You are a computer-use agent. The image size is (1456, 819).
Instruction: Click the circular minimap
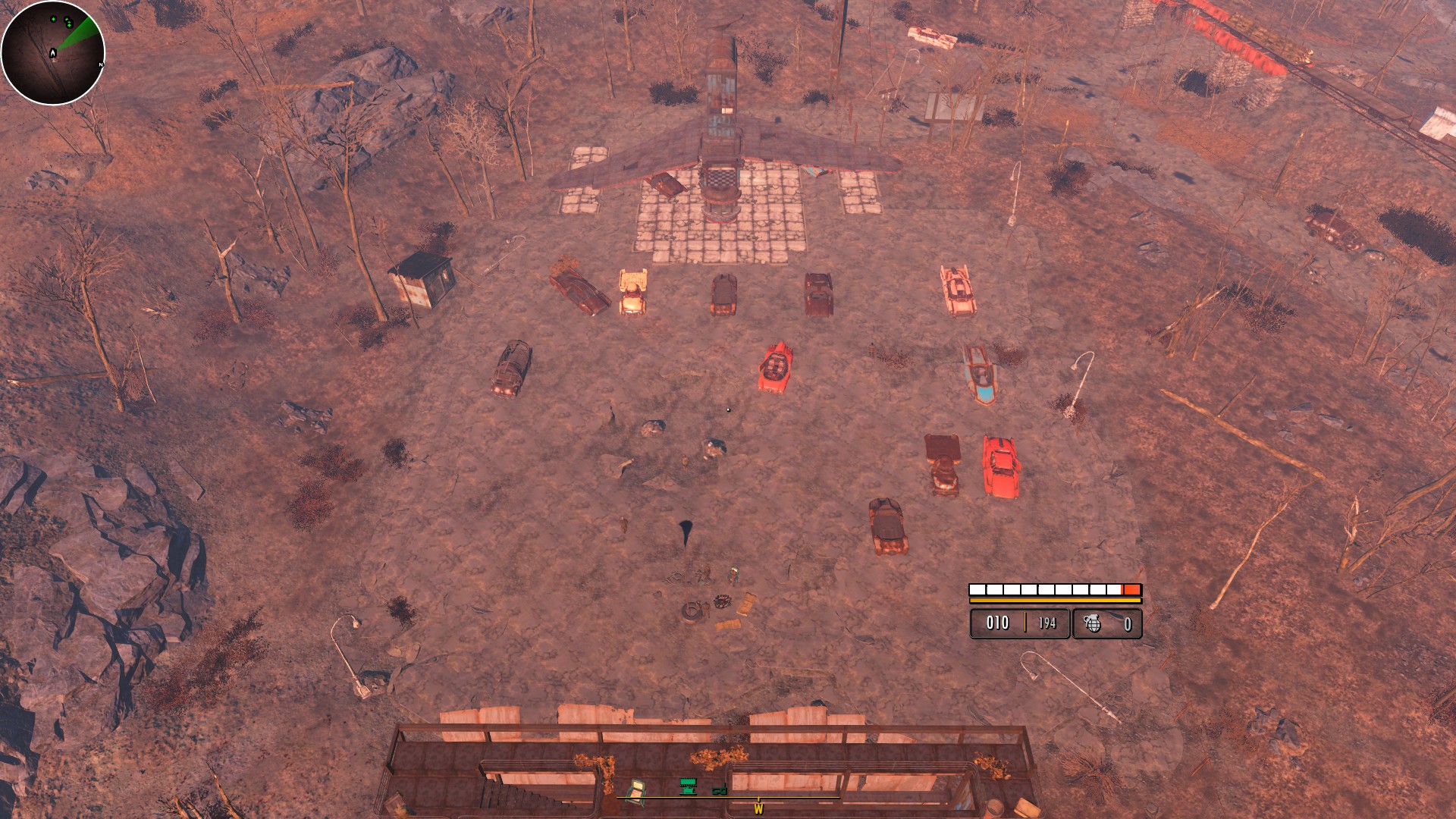click(52, 52)
